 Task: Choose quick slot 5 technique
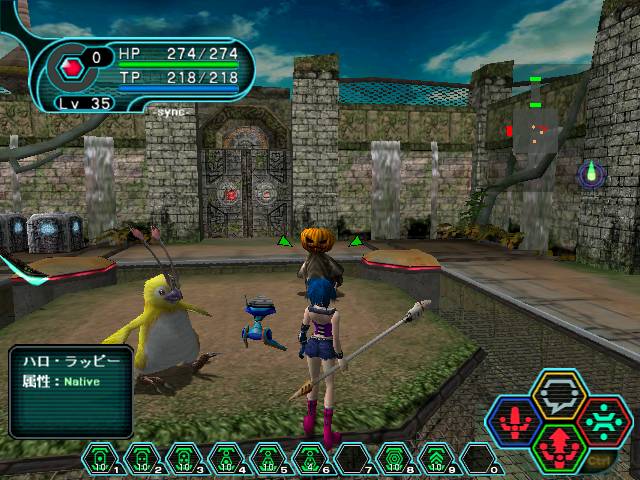pyautogui.click(x=266, y=459)
